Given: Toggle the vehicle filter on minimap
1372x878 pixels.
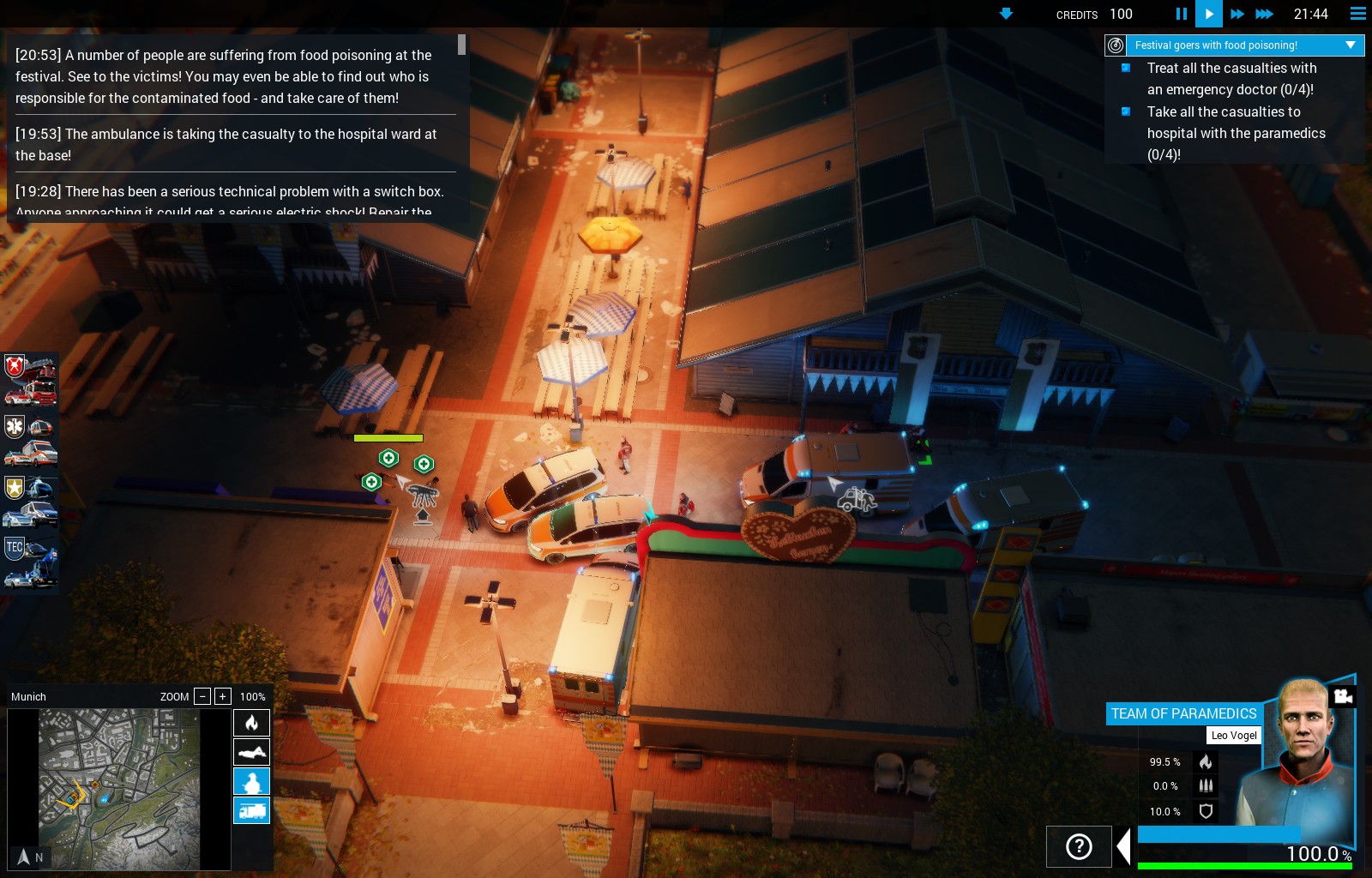Looking at the screenshot, I should click(251, 810).
